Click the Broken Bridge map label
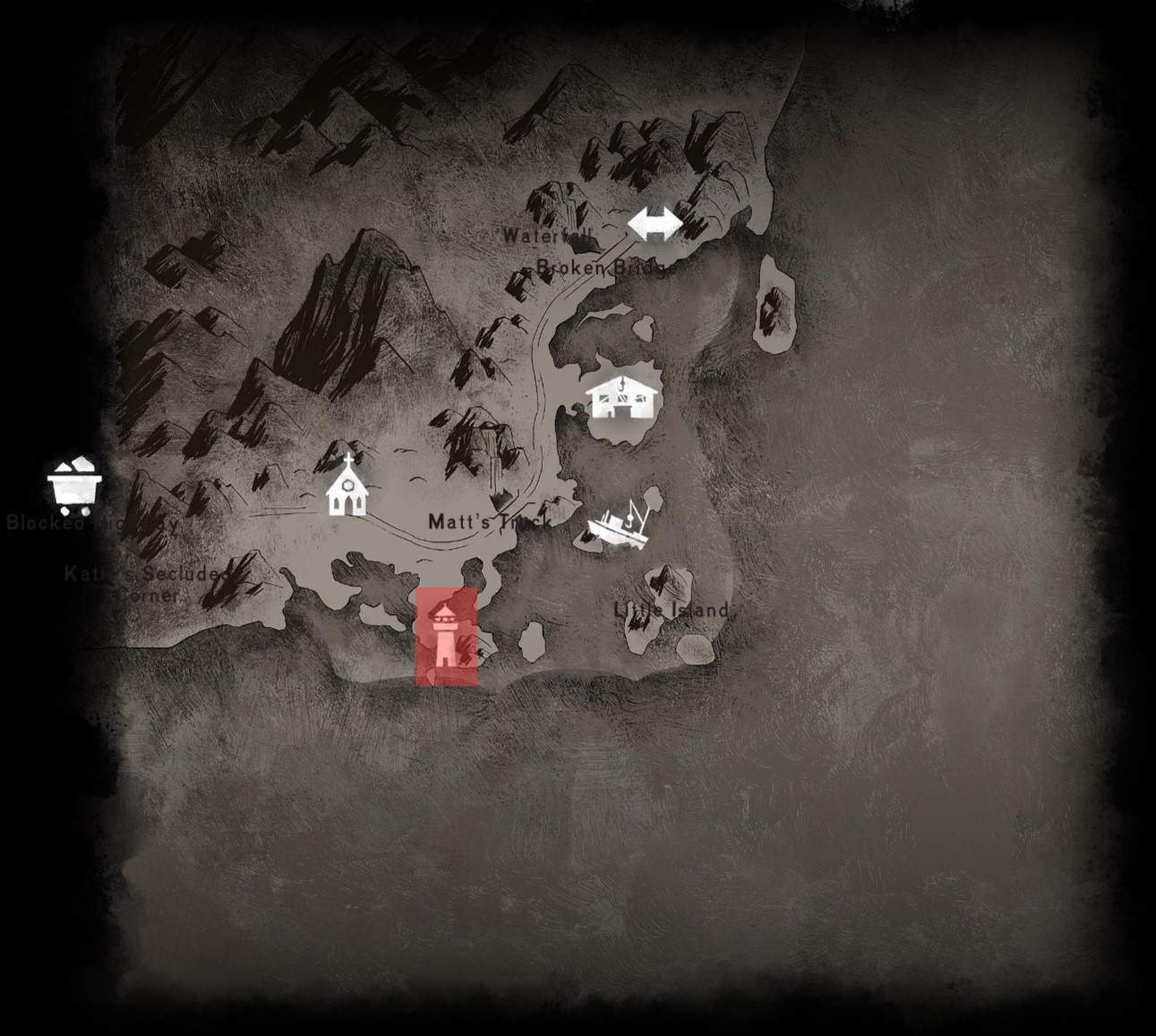 [x=602, y=267]
